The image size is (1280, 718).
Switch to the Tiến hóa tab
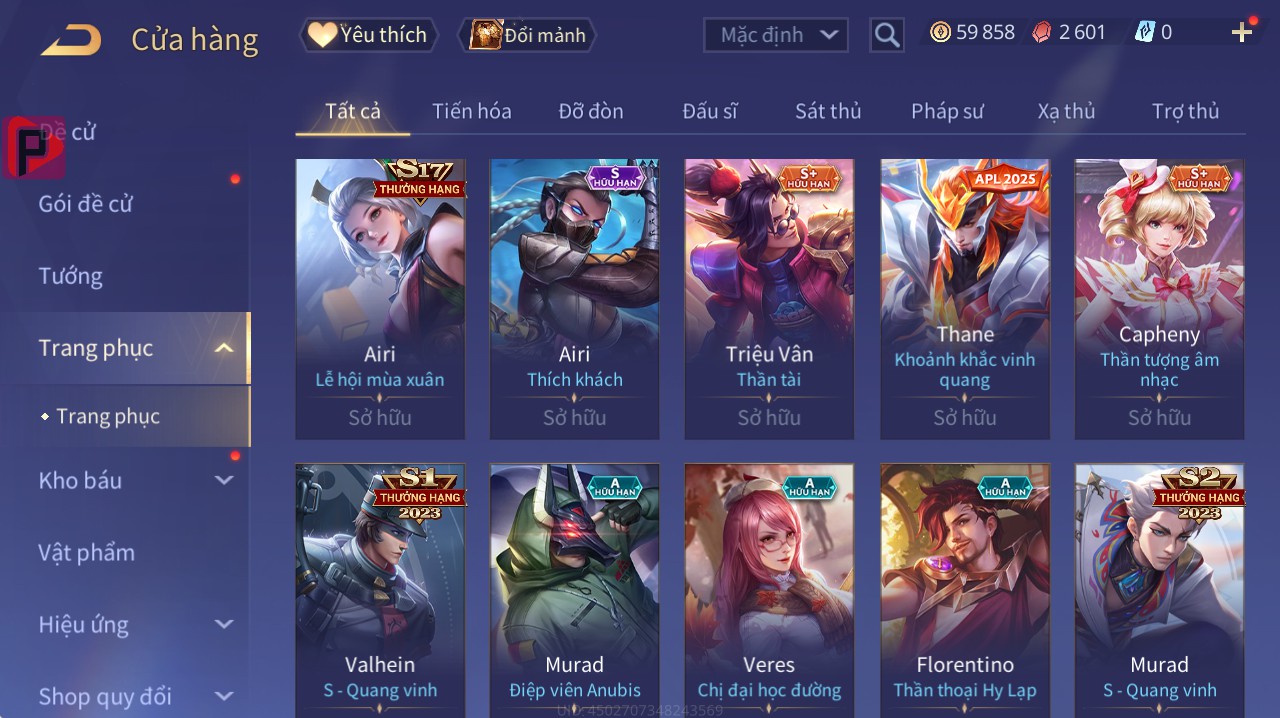471,111
